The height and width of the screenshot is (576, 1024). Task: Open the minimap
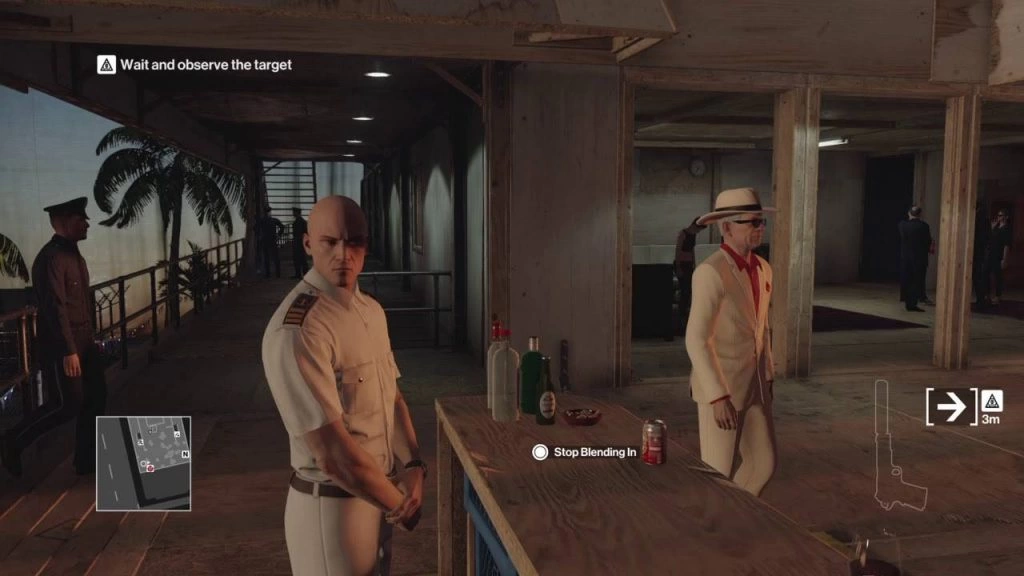(x=143, y=463)
